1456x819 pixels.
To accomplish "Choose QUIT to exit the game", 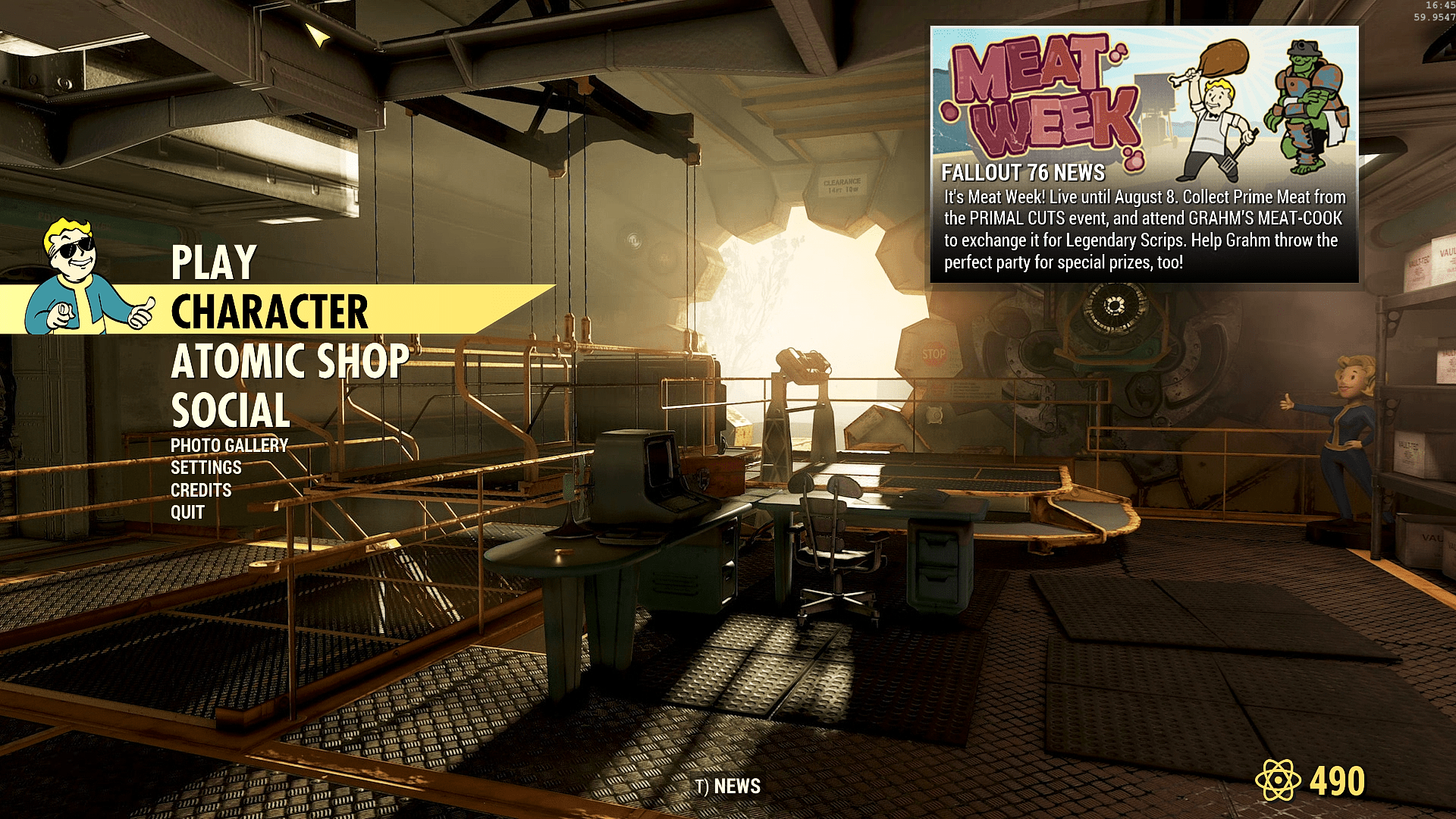I will (x=187, y=513).
